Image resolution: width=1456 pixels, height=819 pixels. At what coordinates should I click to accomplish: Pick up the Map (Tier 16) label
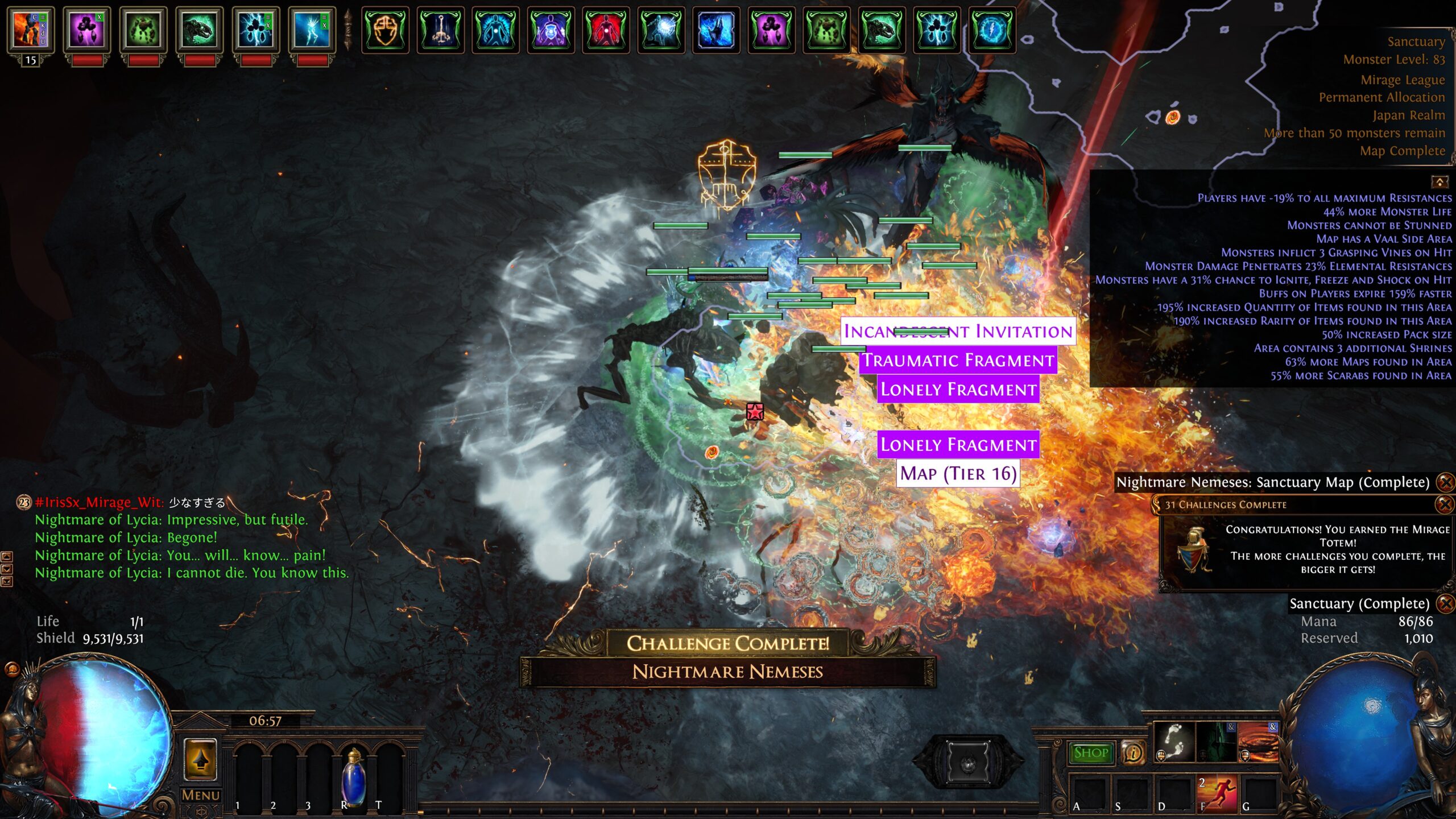958,473
